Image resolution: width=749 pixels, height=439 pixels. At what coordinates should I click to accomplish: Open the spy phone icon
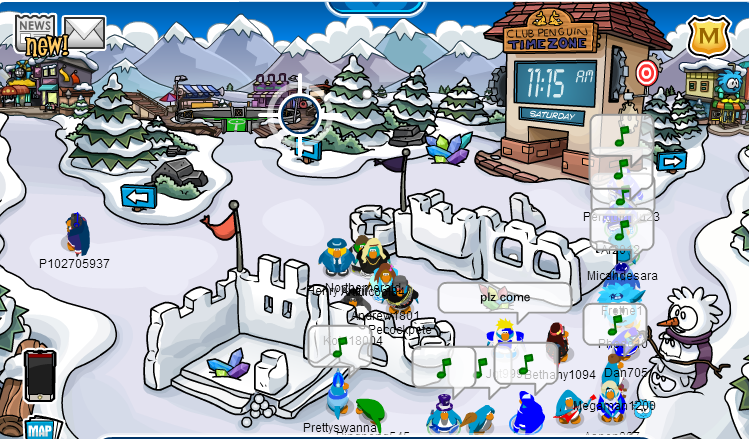click(x=38, y=372)
